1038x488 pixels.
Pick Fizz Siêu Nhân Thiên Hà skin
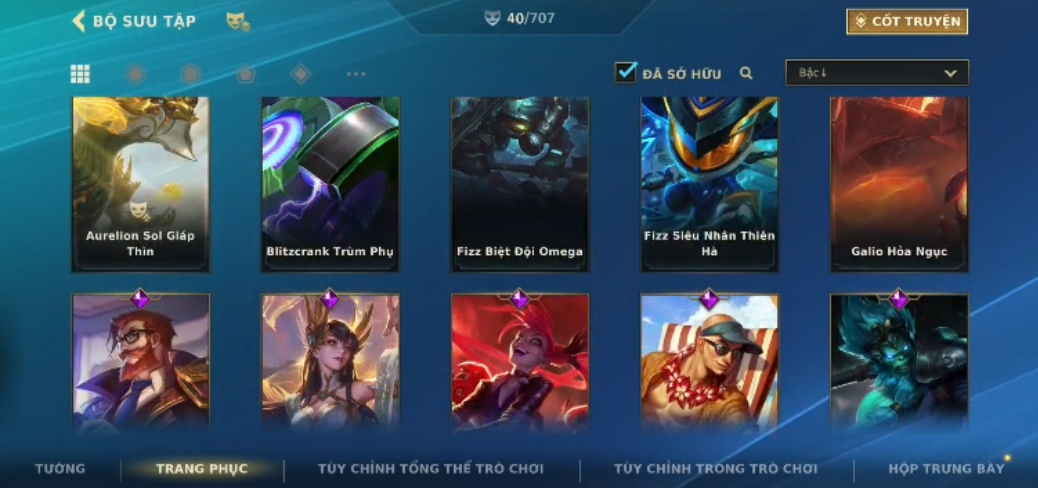click(709, 184)
